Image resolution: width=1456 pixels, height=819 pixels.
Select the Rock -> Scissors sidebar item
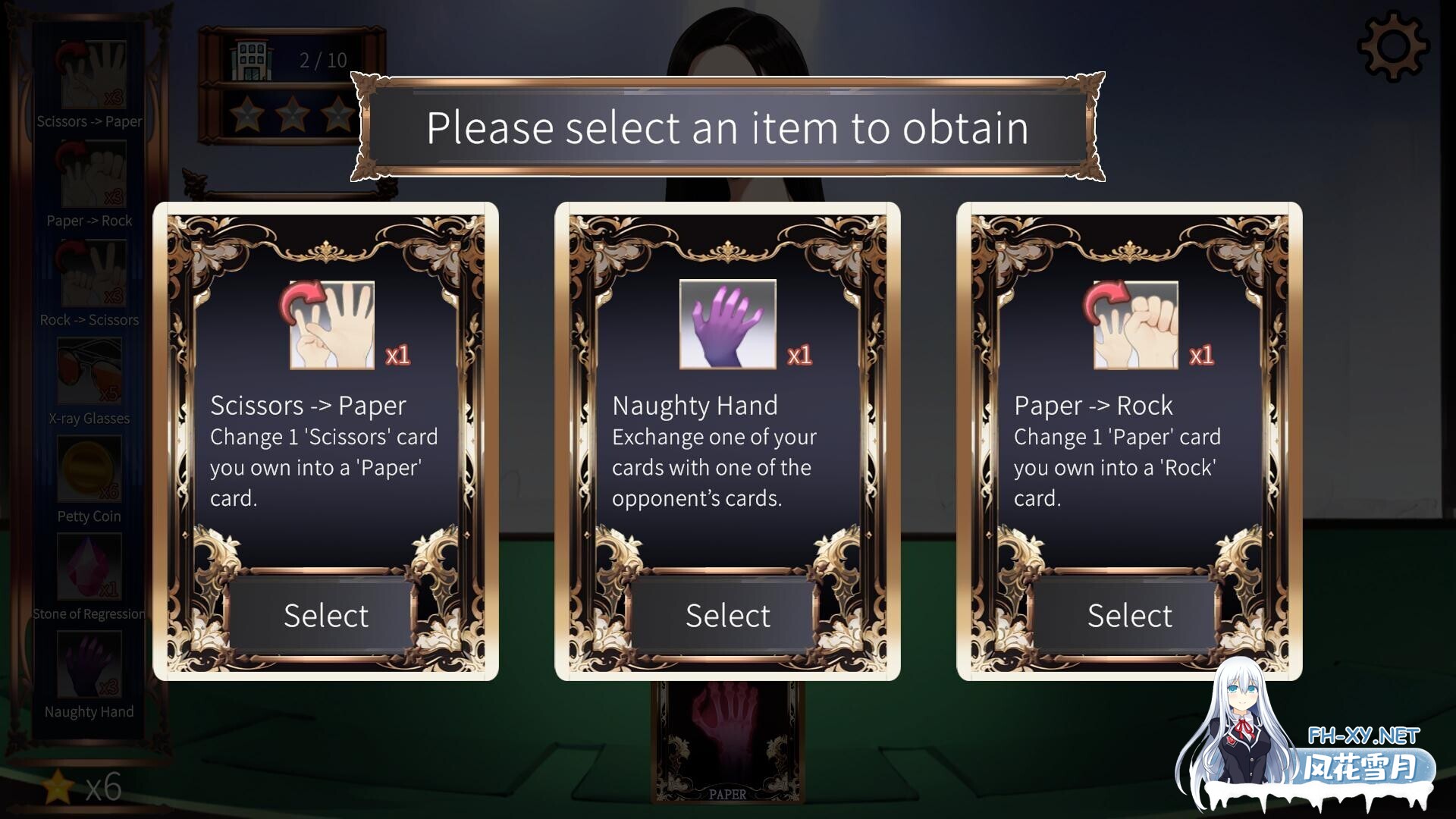click(89, 274)
